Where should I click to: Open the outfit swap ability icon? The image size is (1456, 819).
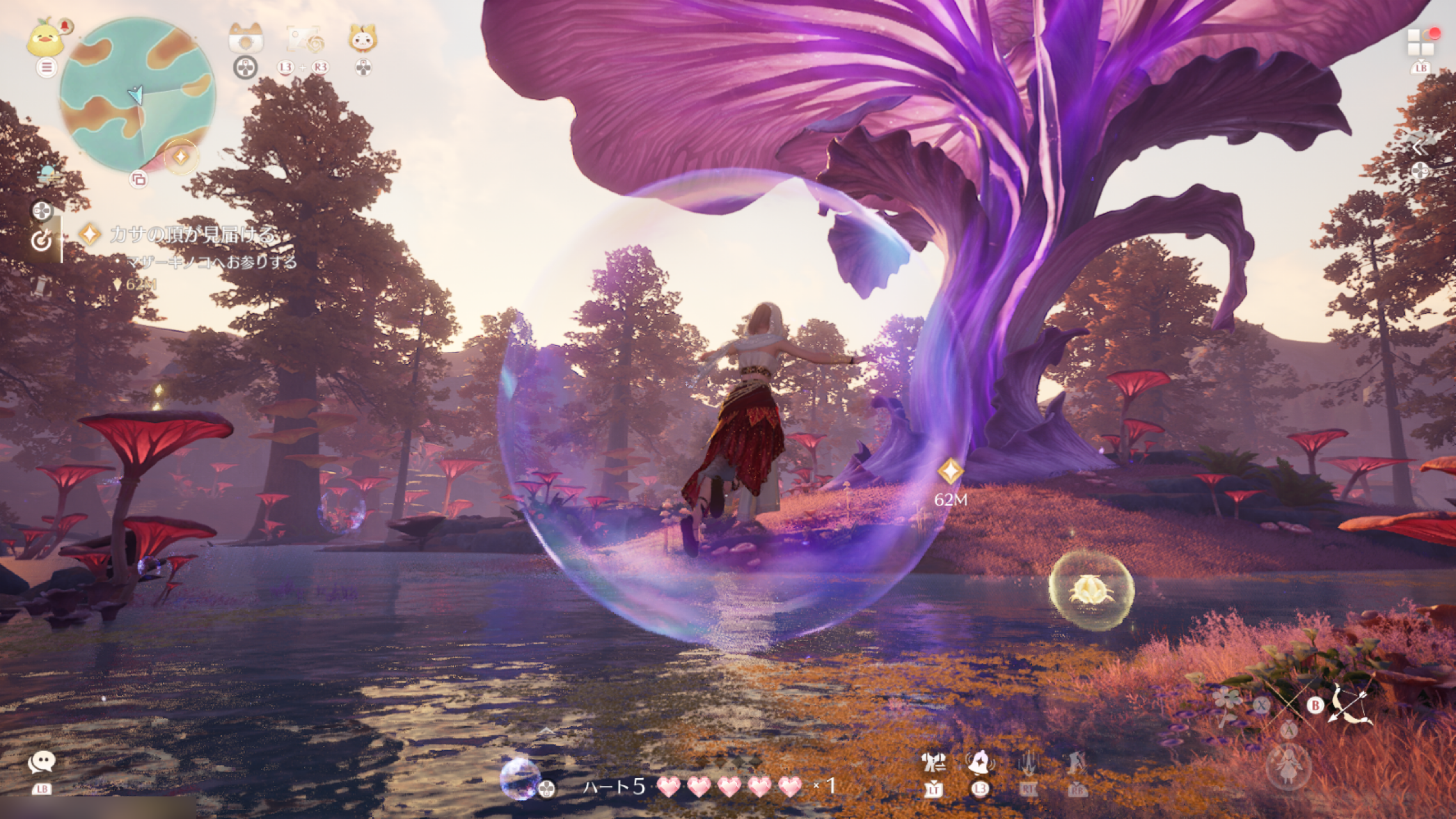[x=933, y=763]
